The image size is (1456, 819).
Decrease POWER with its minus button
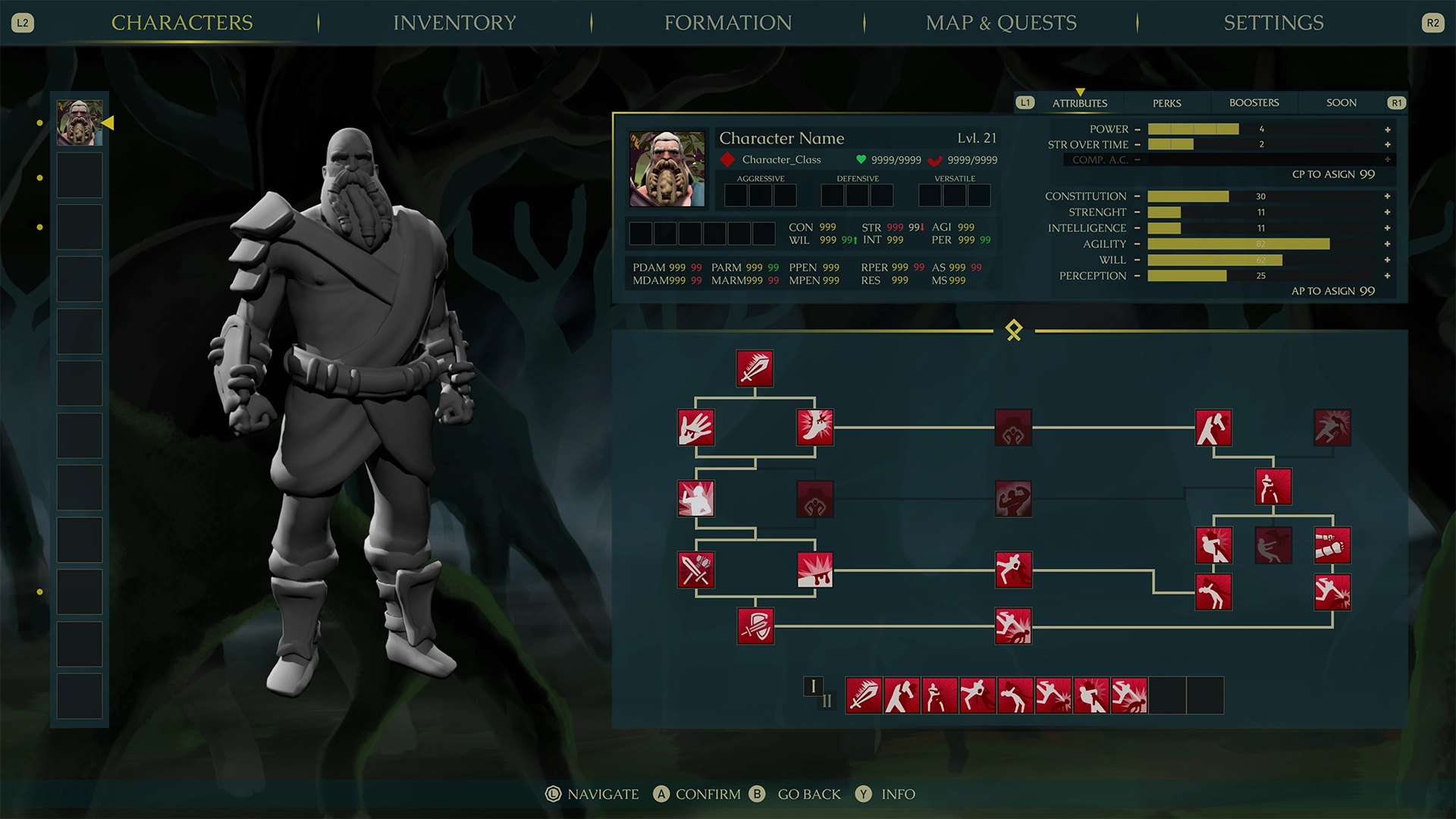tap(1138, 129)
